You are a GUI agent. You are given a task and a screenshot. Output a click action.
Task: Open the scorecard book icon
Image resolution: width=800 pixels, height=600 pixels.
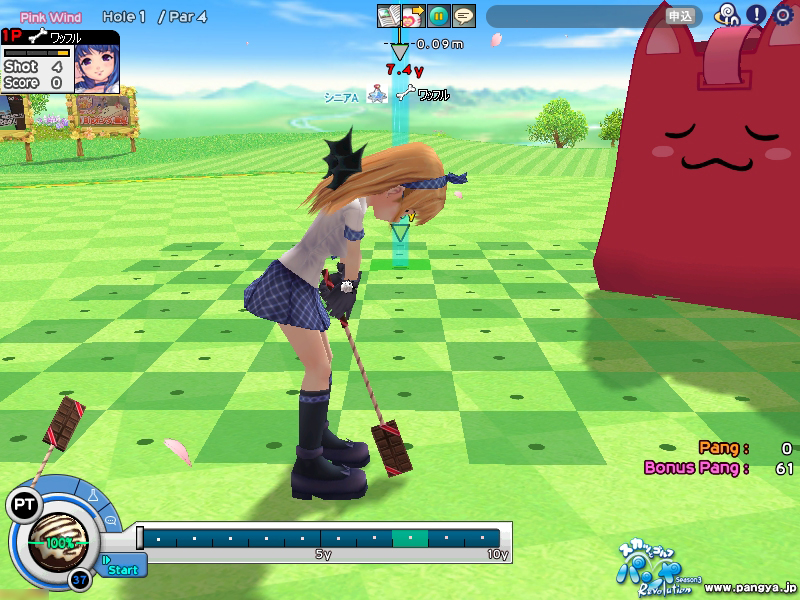tap(388, 17)
